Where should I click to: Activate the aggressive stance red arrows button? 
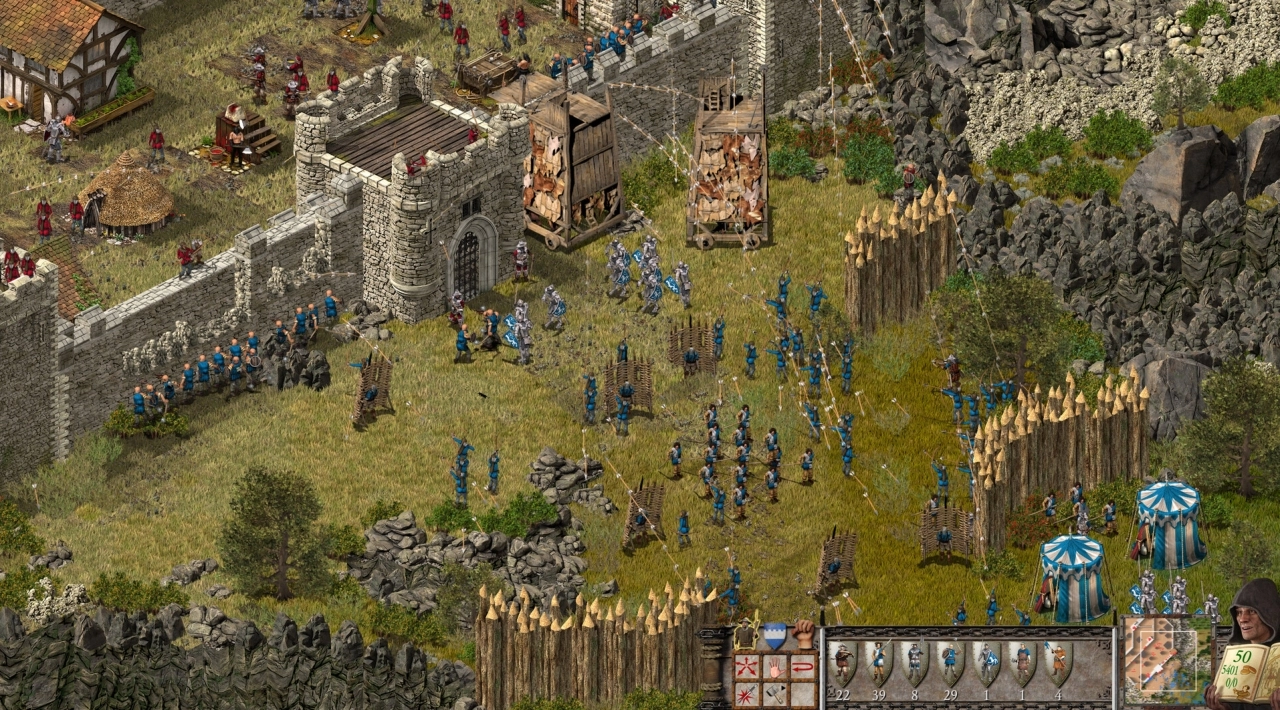click(x=745, y=665)
